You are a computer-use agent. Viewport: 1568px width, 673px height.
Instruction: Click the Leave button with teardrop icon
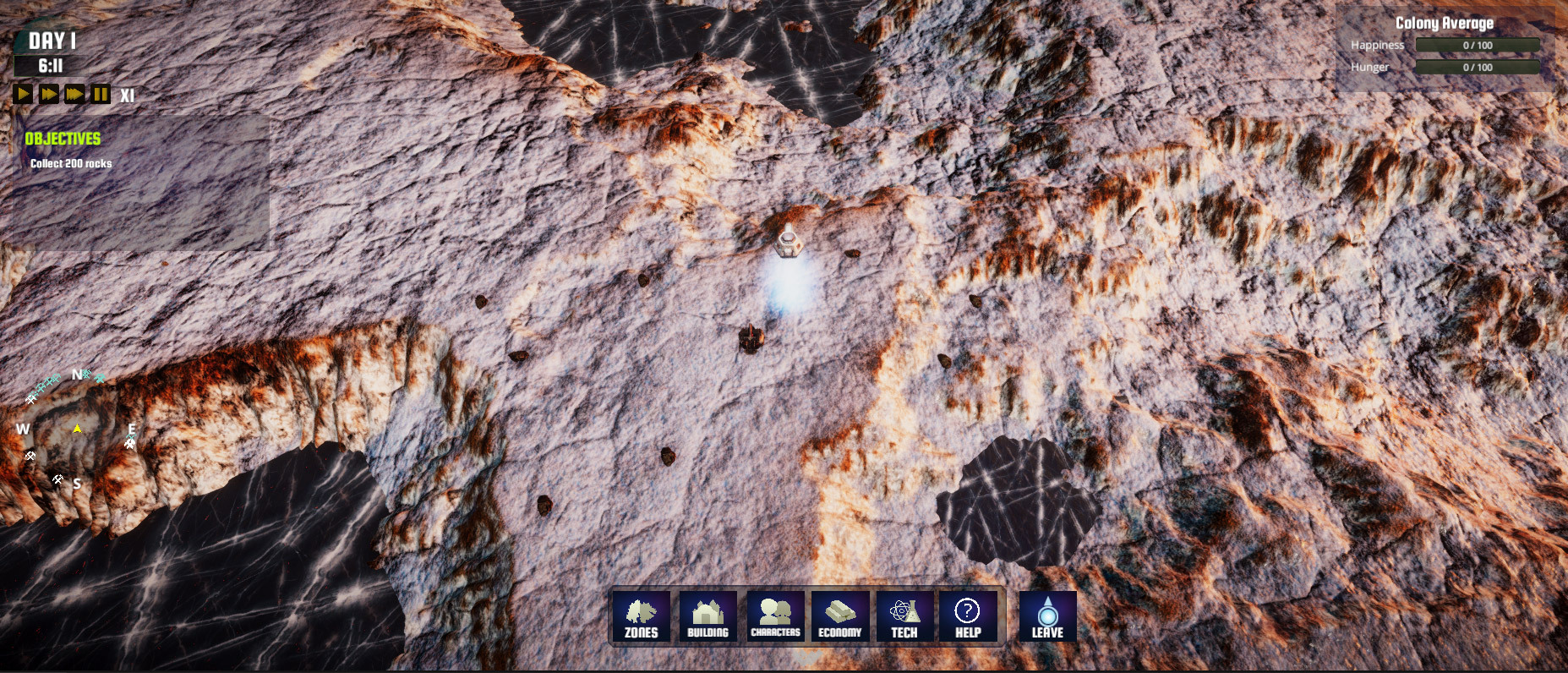1046,617
